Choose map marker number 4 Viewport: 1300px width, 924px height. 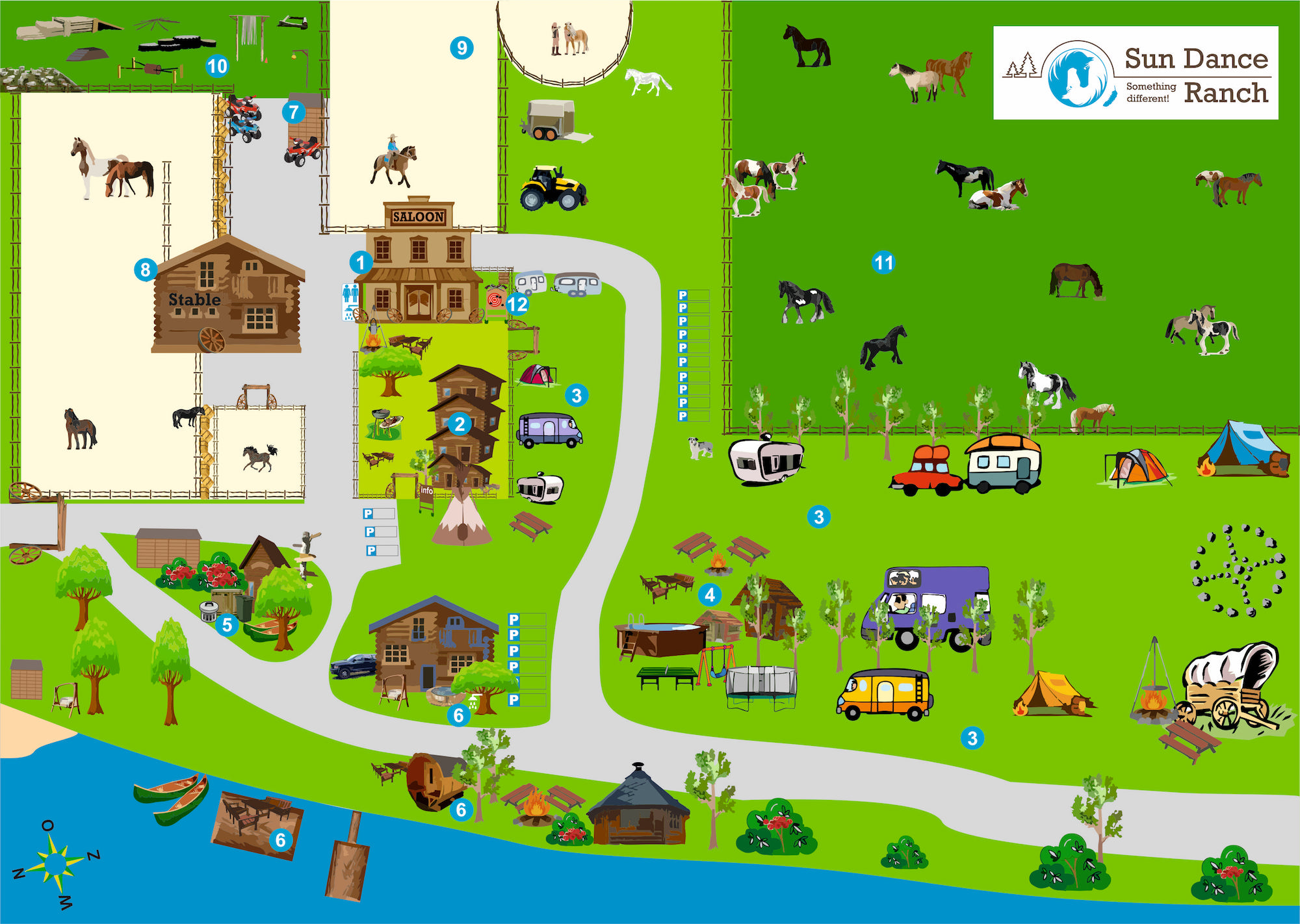(710, 594)
